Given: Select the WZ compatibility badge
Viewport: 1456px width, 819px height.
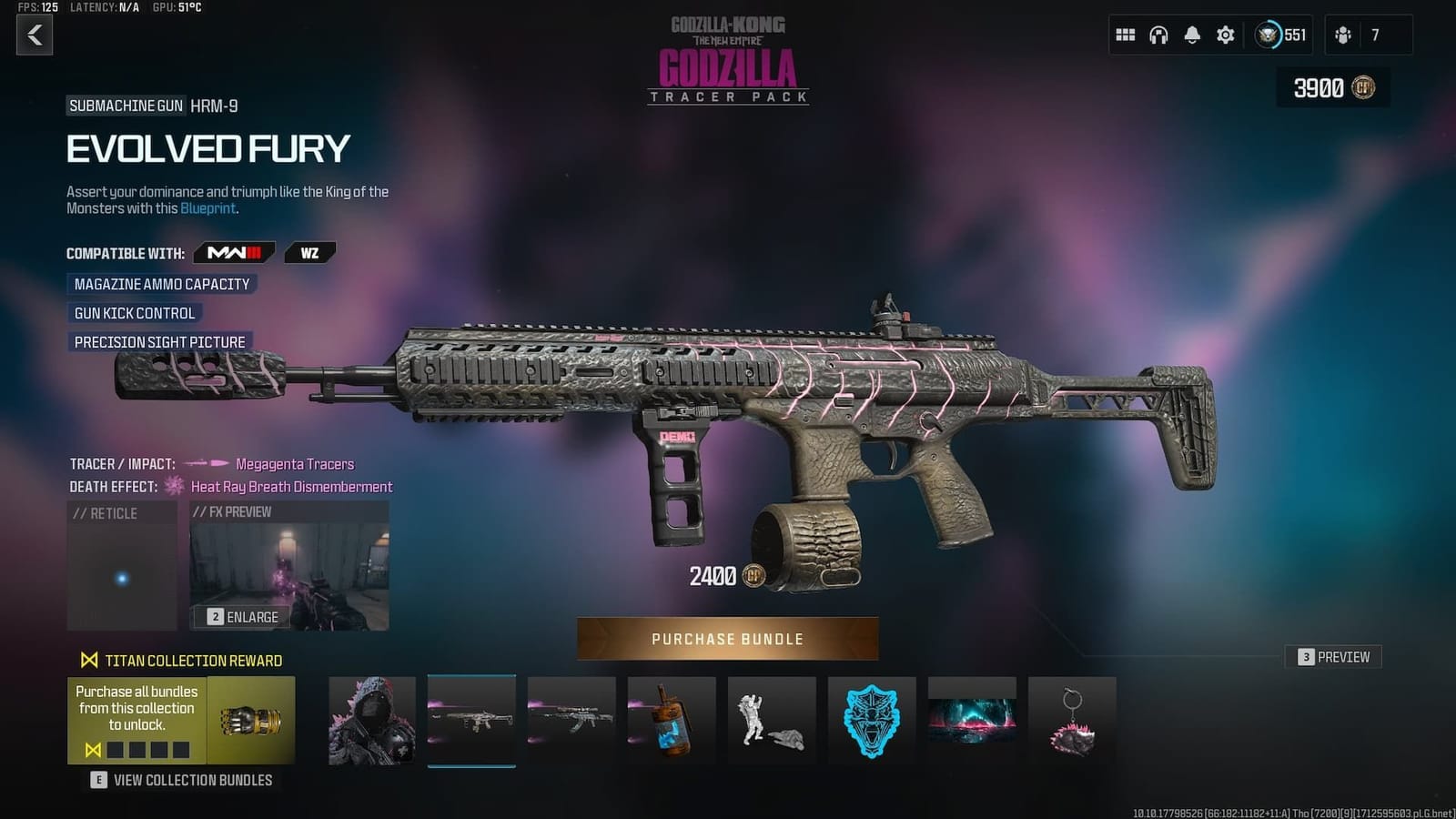Looking at the screenshot, I should [309, 253].
